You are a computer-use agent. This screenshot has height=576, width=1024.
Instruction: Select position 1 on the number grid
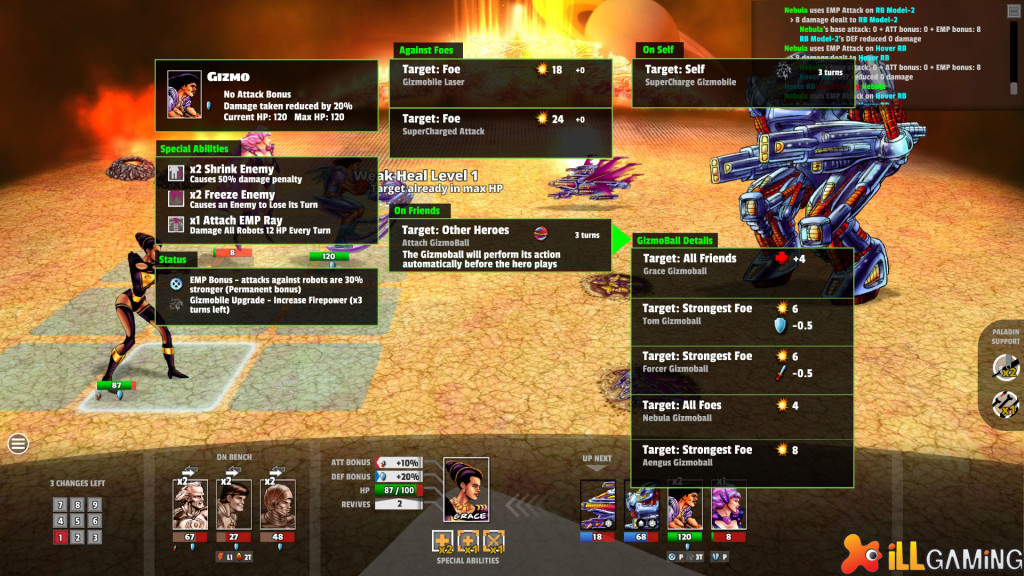pyautogui.click(x=61, y=537)
